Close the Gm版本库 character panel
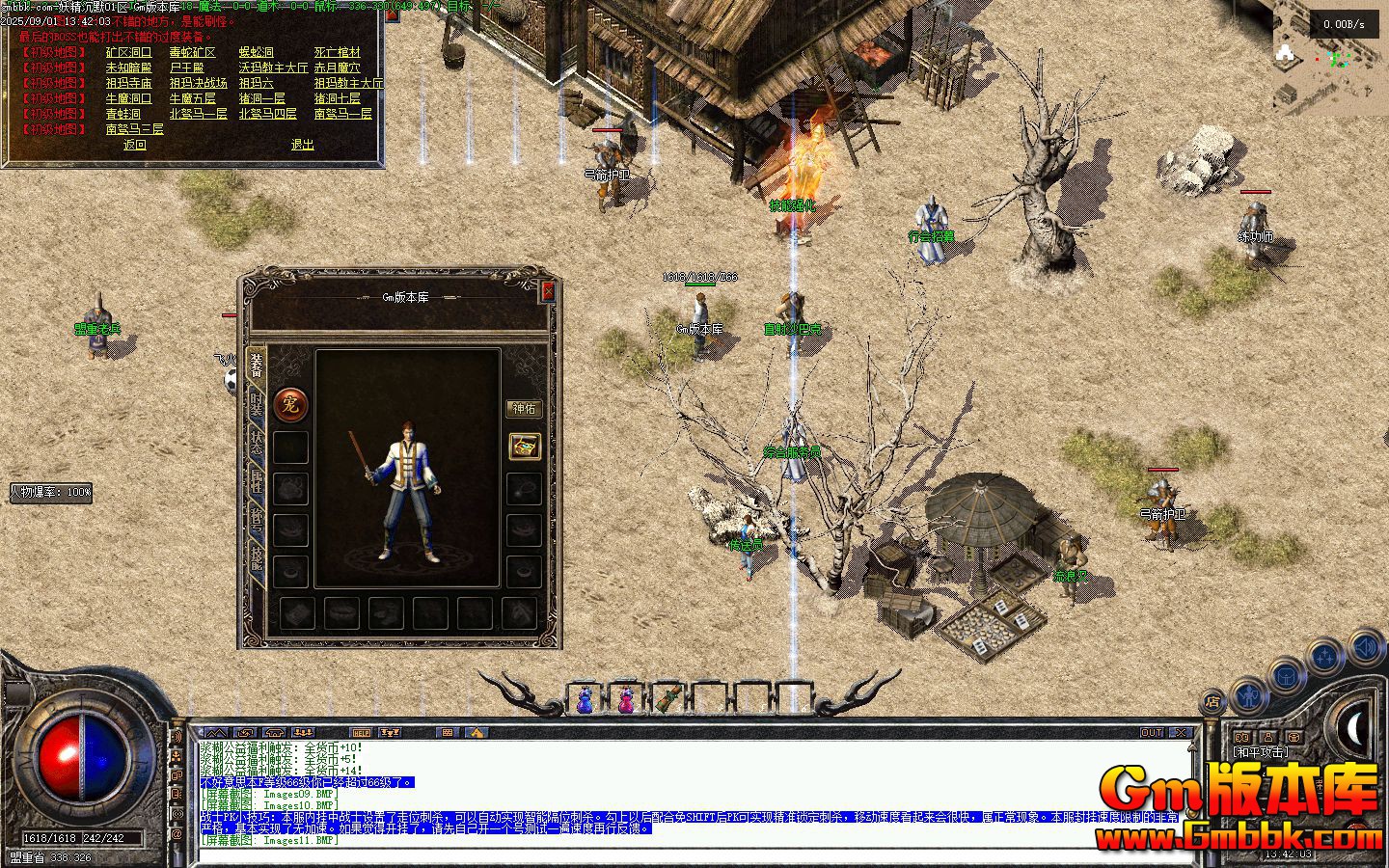The width and height of the screenshot is (1389, 868). tap(548, 290)
